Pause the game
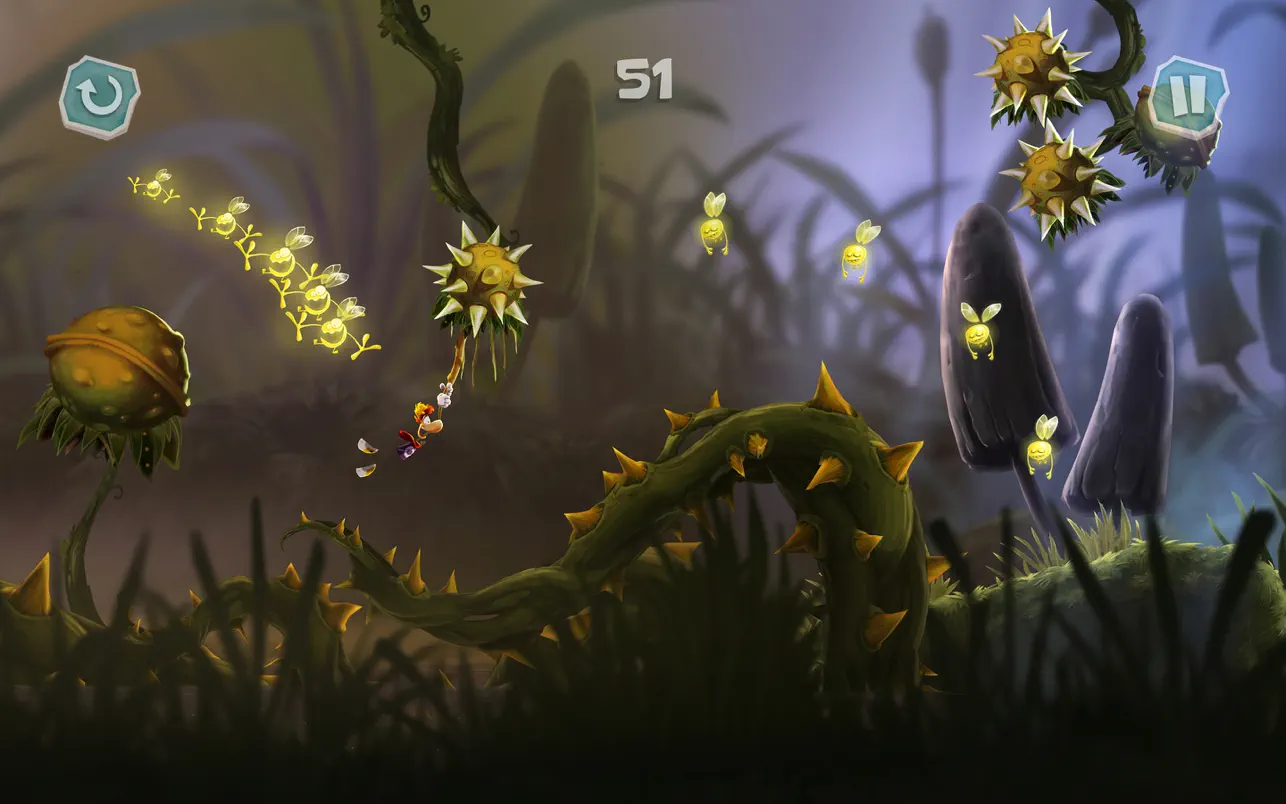The height and width of the screenshot is (804, 1286). click(1189, 97)
